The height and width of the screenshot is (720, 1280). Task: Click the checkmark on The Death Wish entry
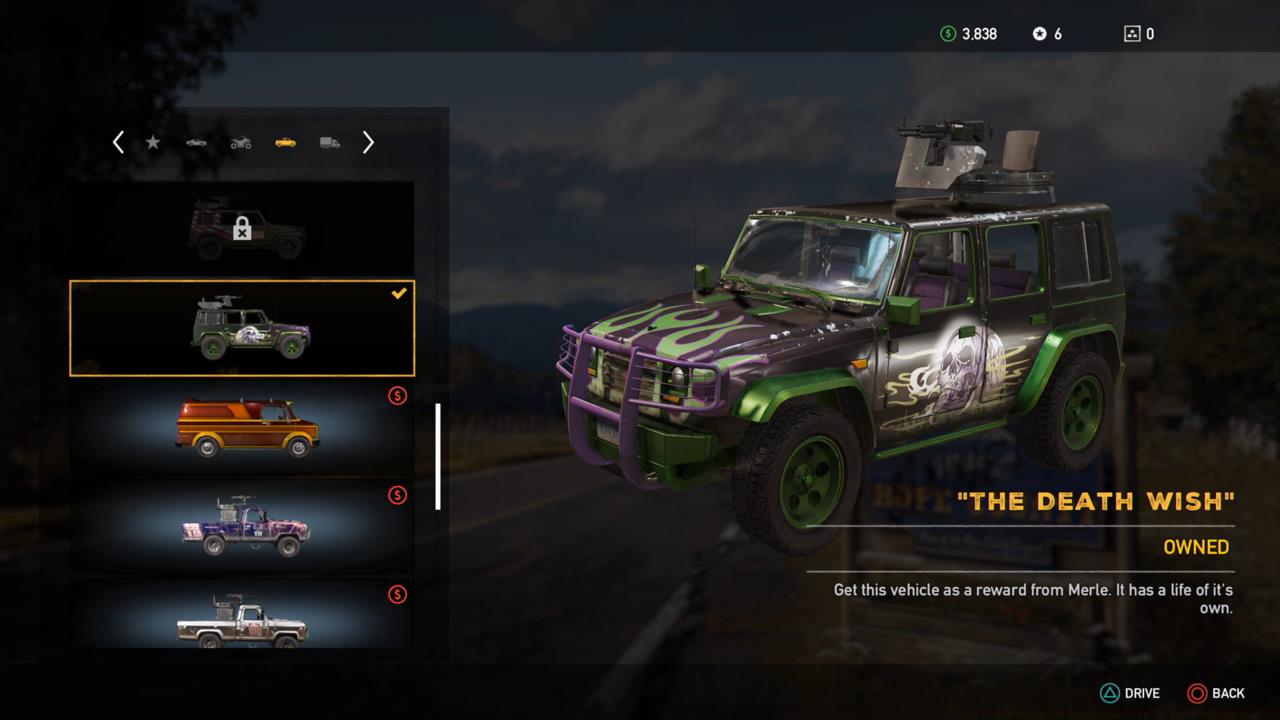coord(399,293)
